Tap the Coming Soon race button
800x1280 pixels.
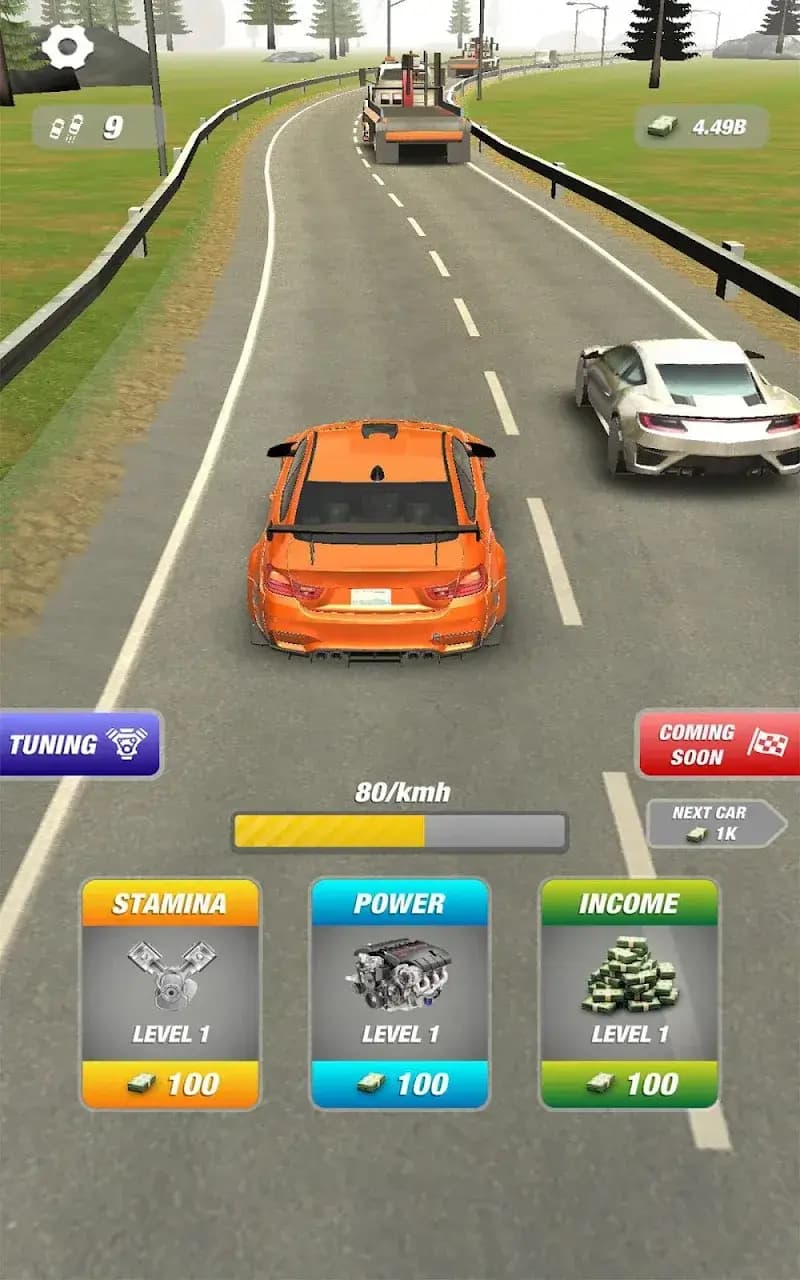tap(718, 744)
